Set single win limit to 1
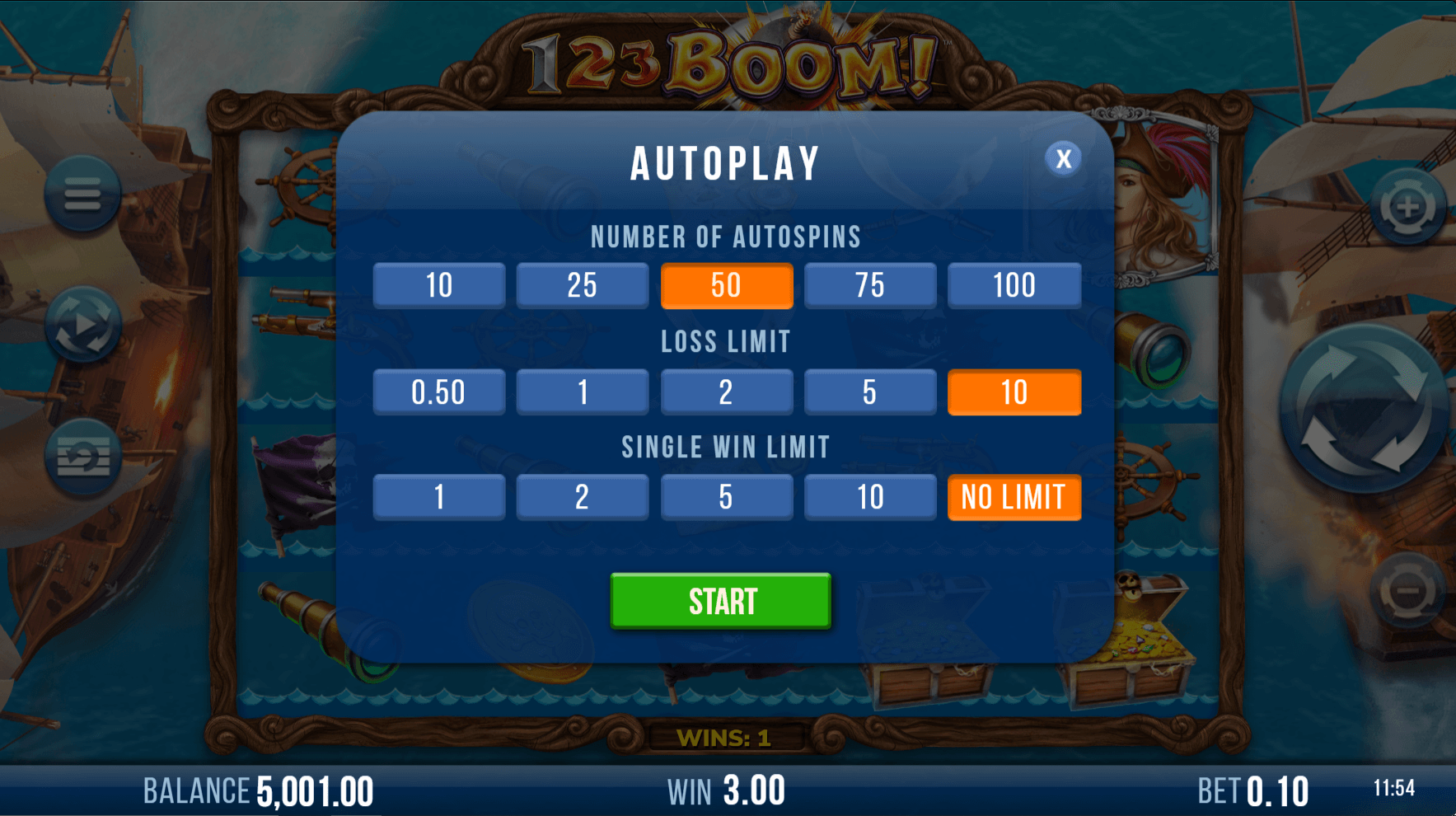 (438, 497)
